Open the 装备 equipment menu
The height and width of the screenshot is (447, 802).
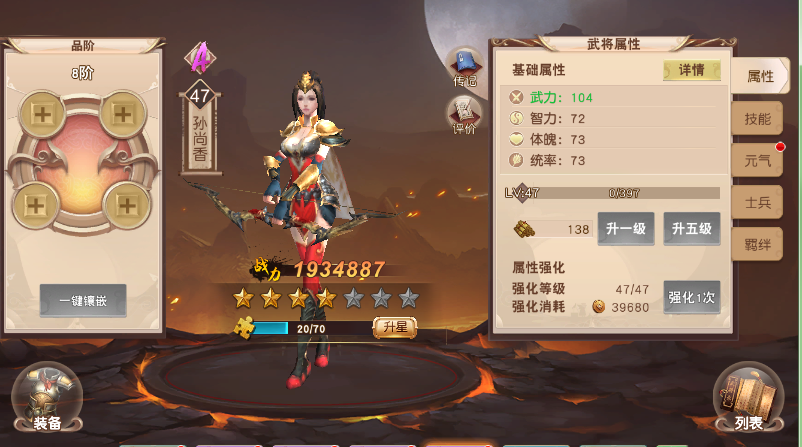(46, 398)
